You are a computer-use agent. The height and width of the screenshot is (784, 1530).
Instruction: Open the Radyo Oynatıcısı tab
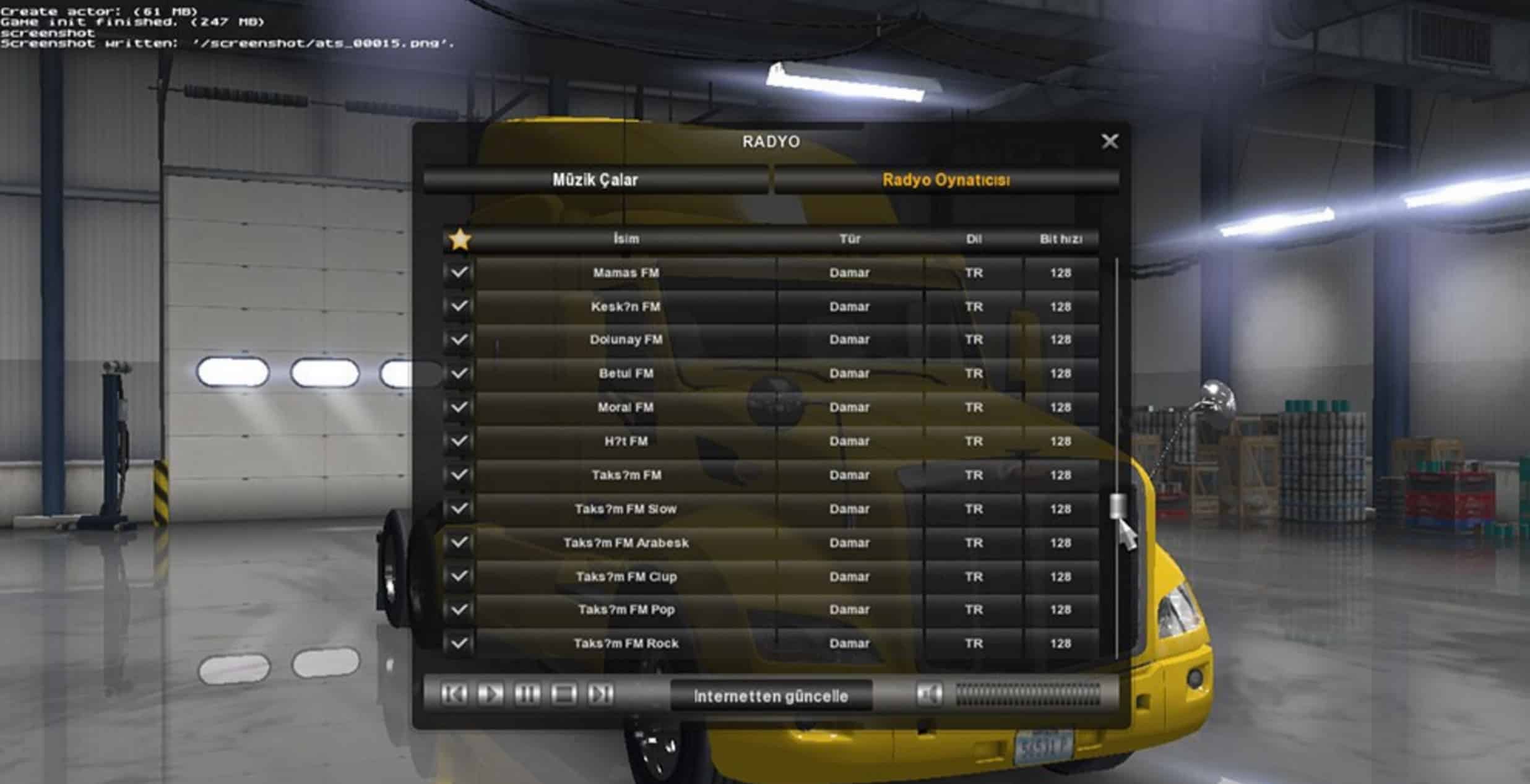pos(946,180)
